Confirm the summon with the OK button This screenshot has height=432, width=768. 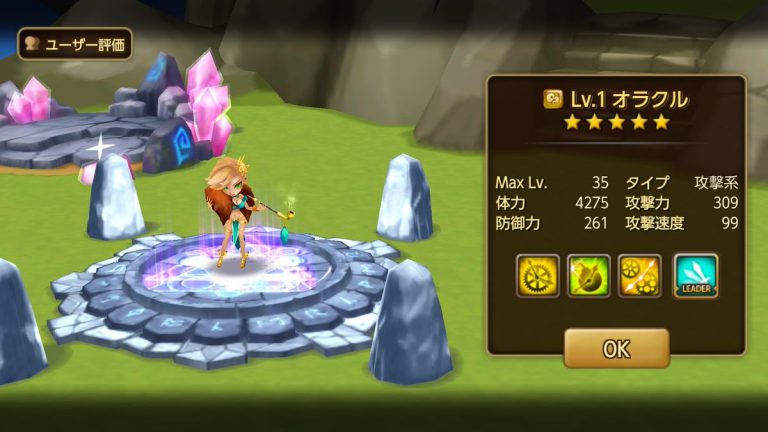pos(616,348)
